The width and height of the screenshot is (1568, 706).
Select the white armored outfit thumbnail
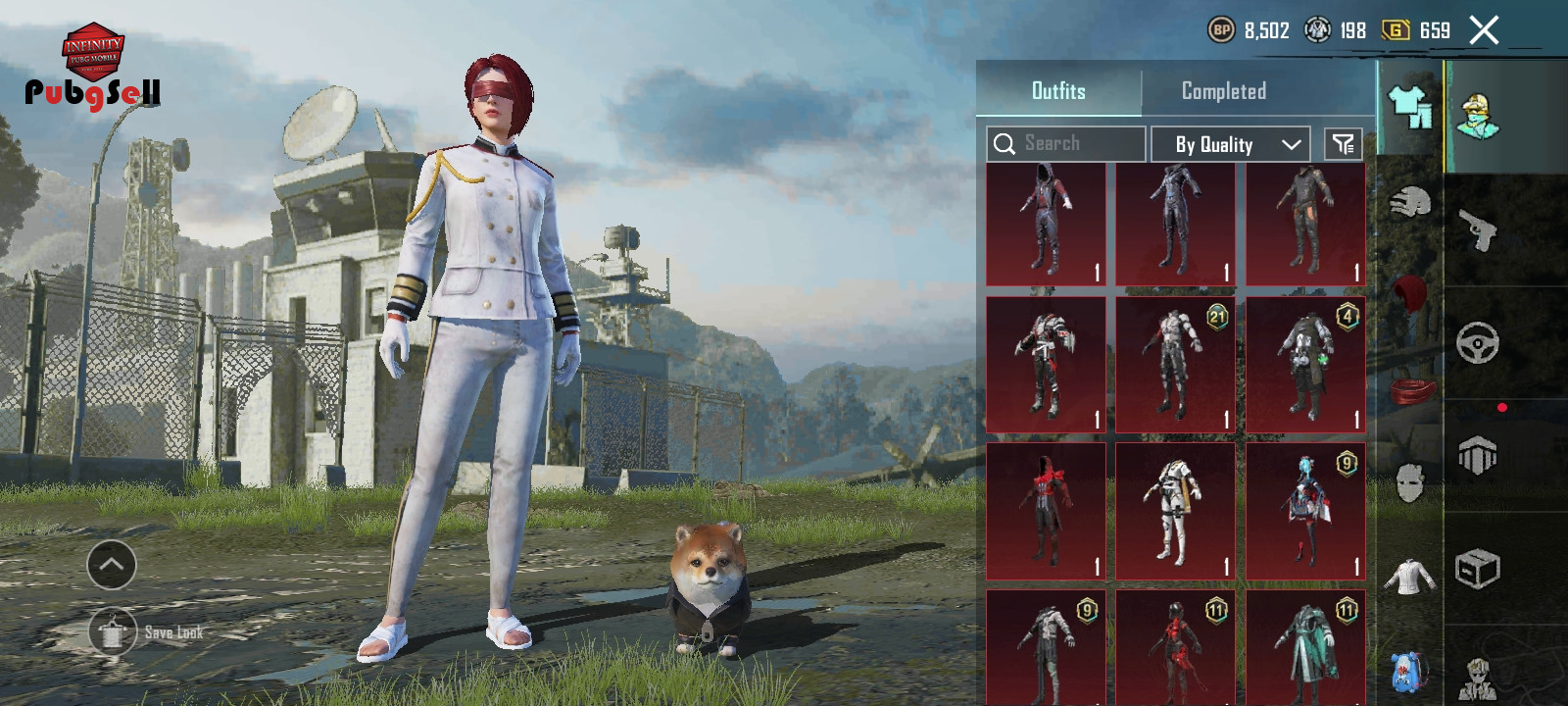1175,511
